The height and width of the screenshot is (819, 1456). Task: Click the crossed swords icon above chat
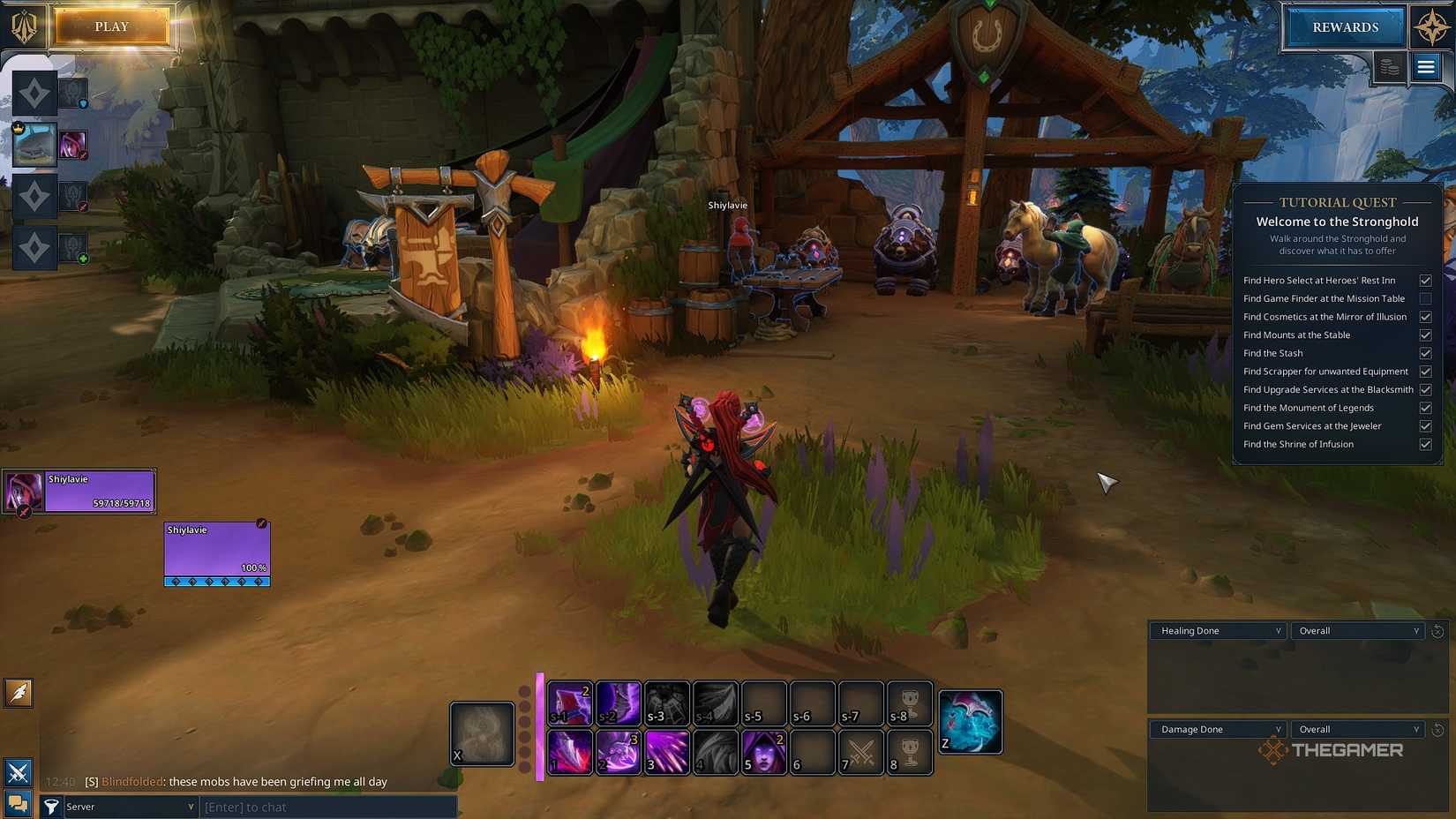18,772
